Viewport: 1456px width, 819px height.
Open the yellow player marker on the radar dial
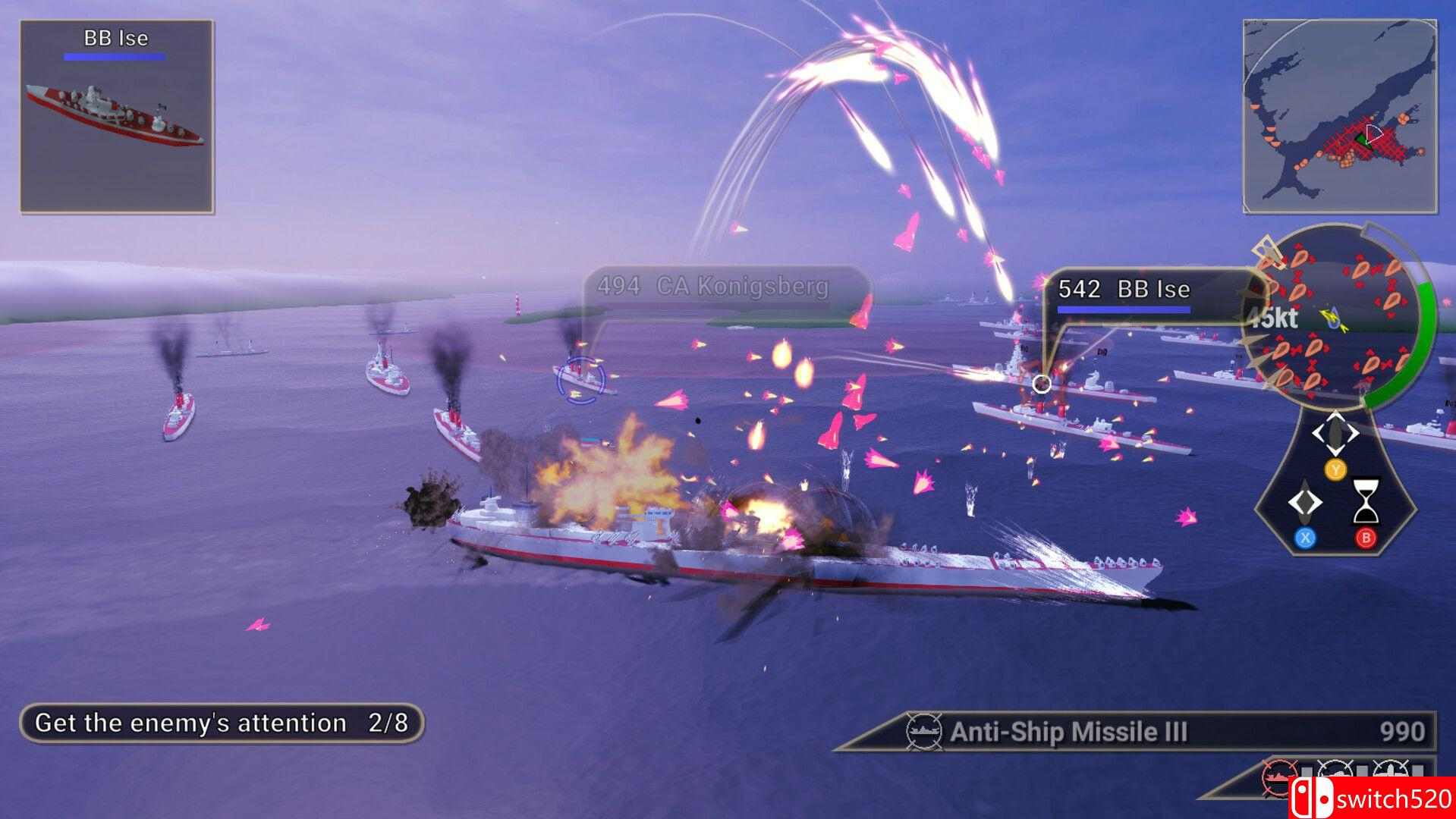(x=1331, y=318)
